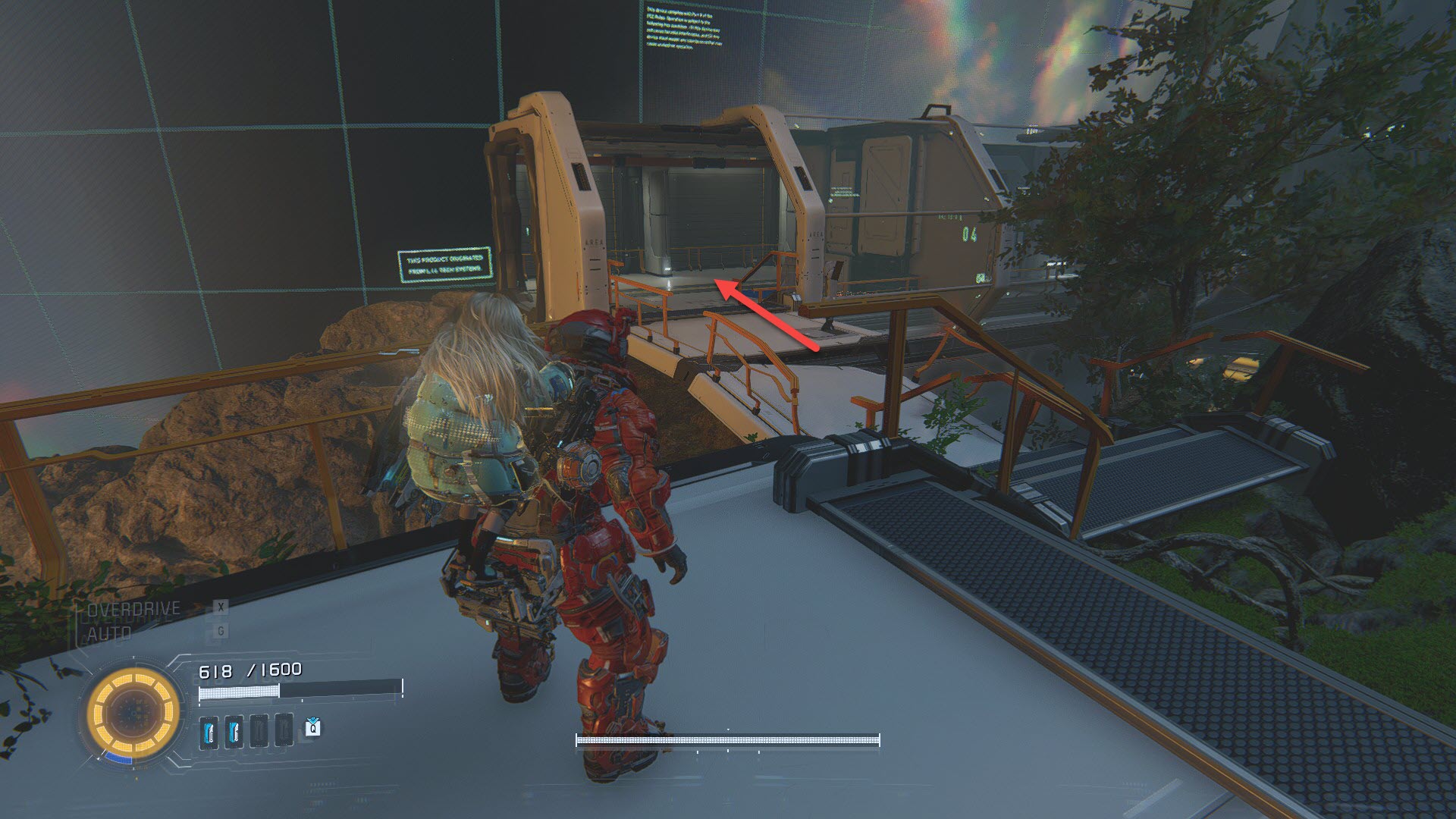Select the Auto mode label
This screenshot has width=1456, height=819.
[x=110, y=632]
